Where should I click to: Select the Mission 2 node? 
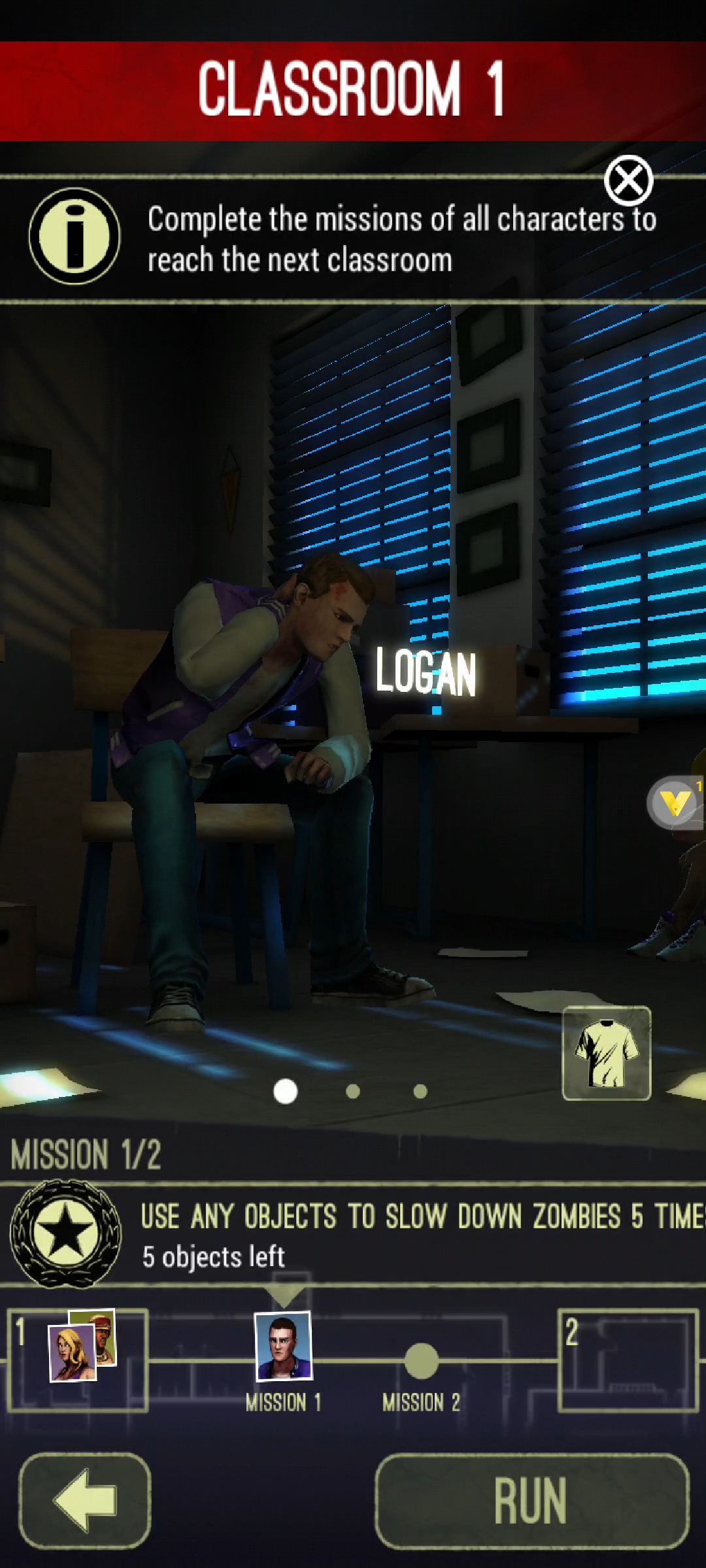(422, 1361)
